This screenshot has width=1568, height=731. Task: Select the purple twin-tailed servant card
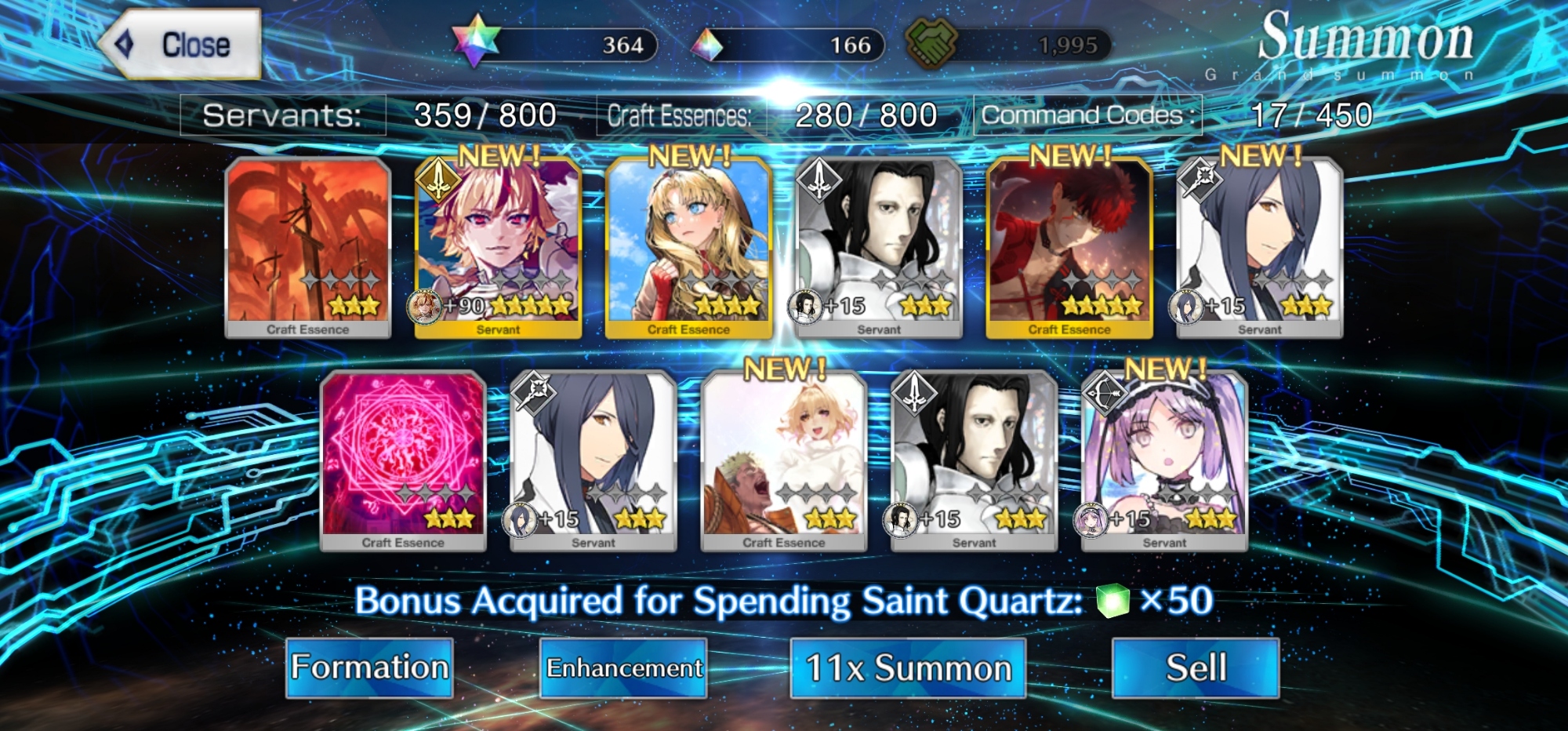click(1164, 460)
